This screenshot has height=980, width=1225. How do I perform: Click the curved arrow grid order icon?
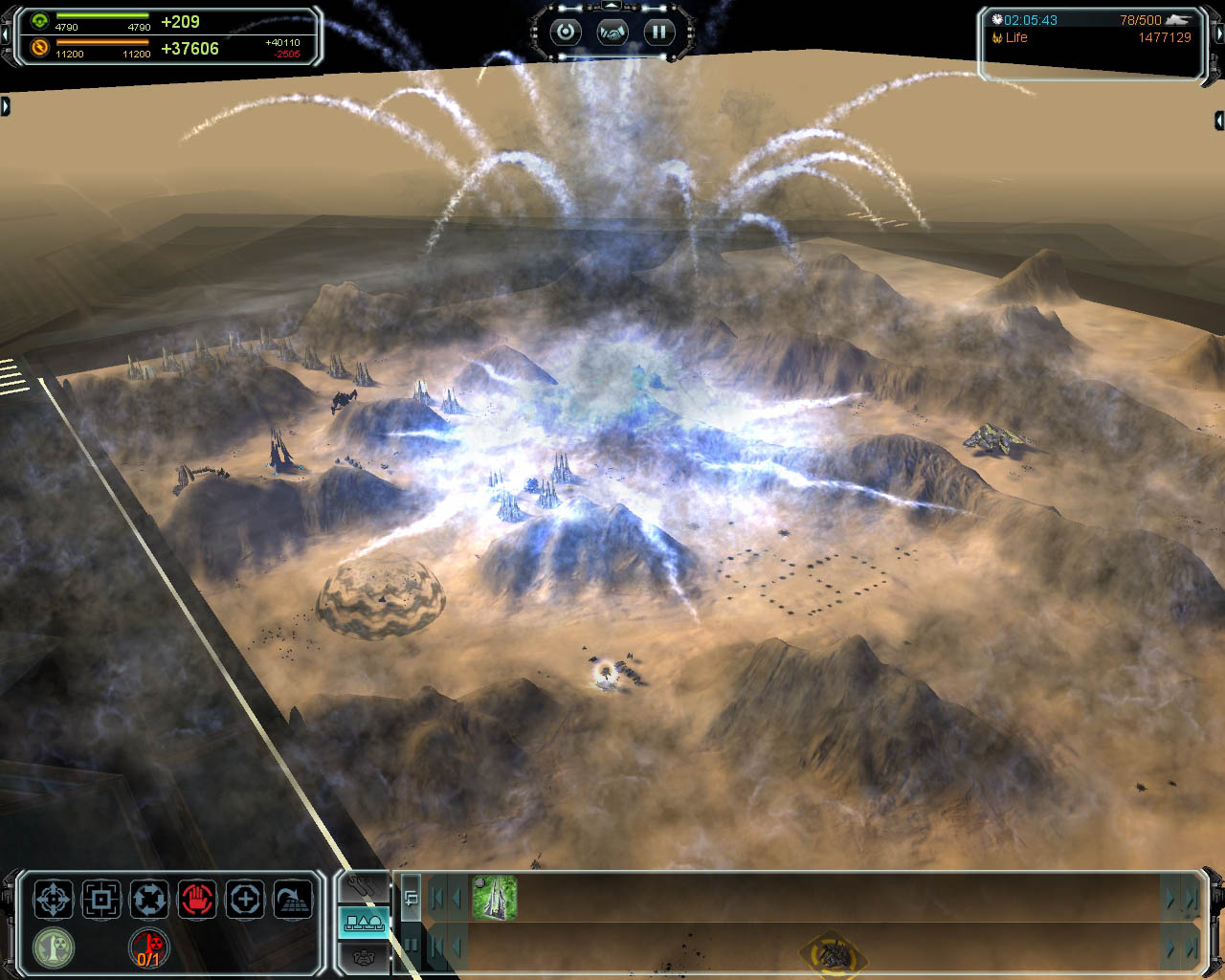(293, 900)
